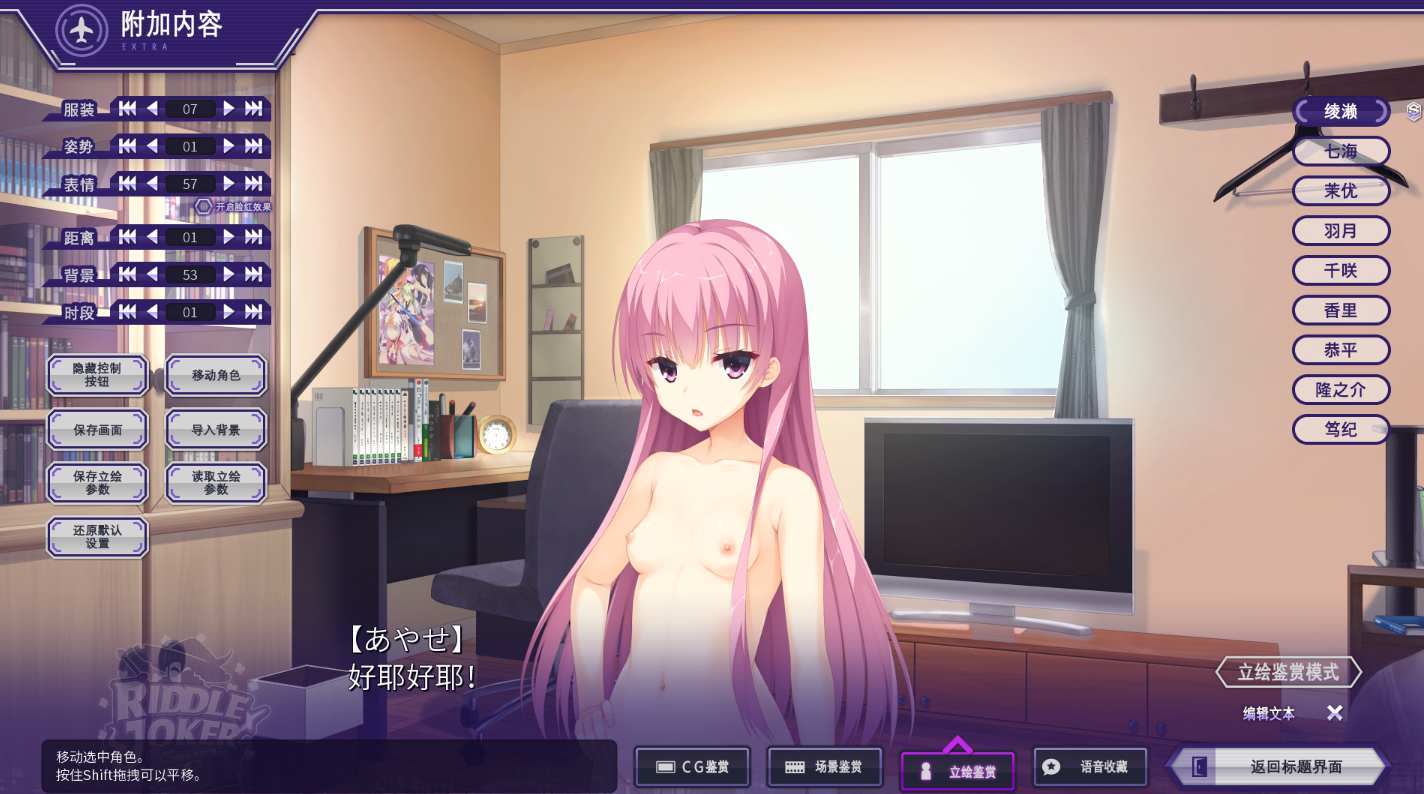Click the speaker icon on 语音收藏 button

(x=1051, y=766)
